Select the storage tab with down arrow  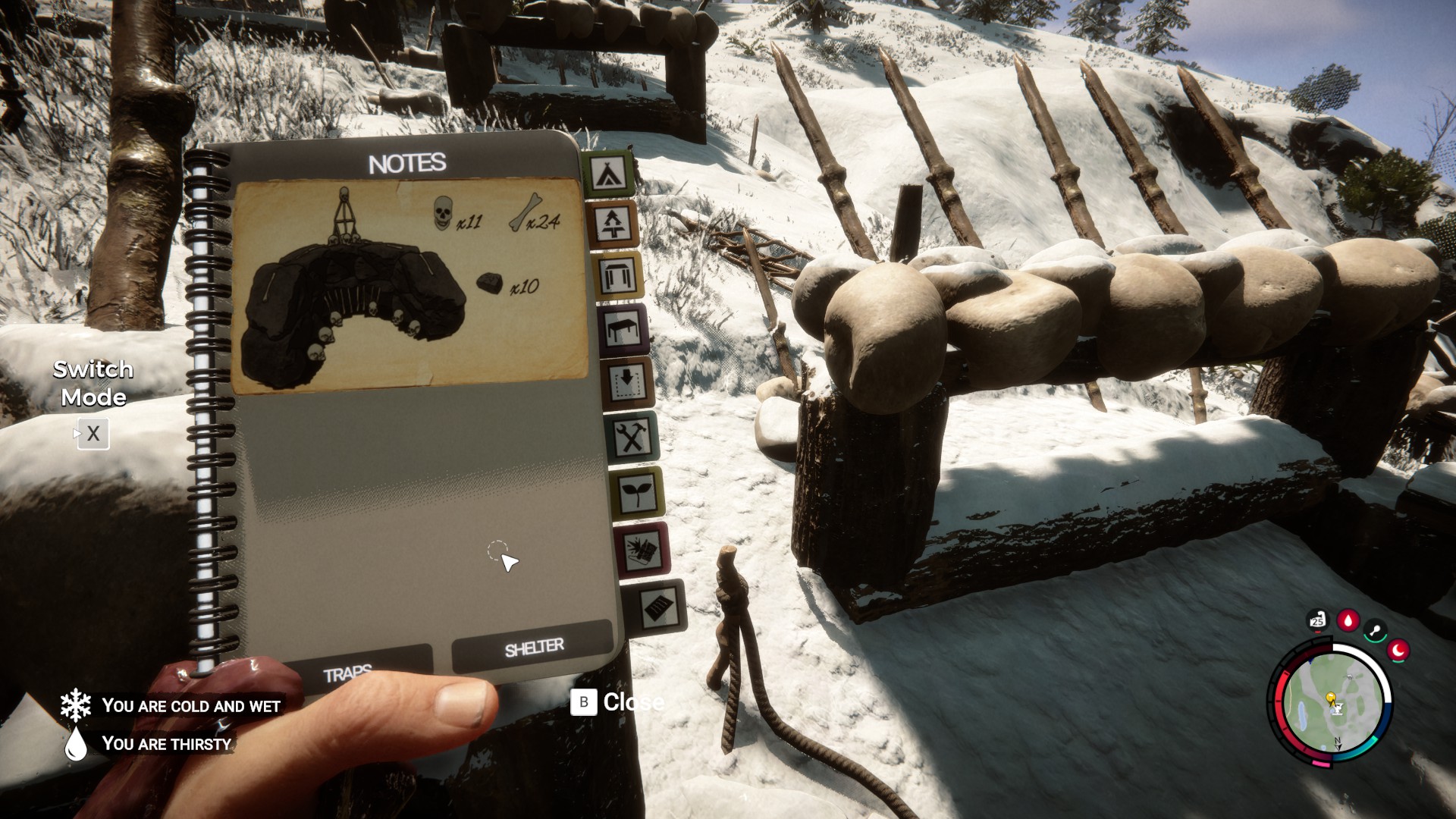tap(628, 381)
